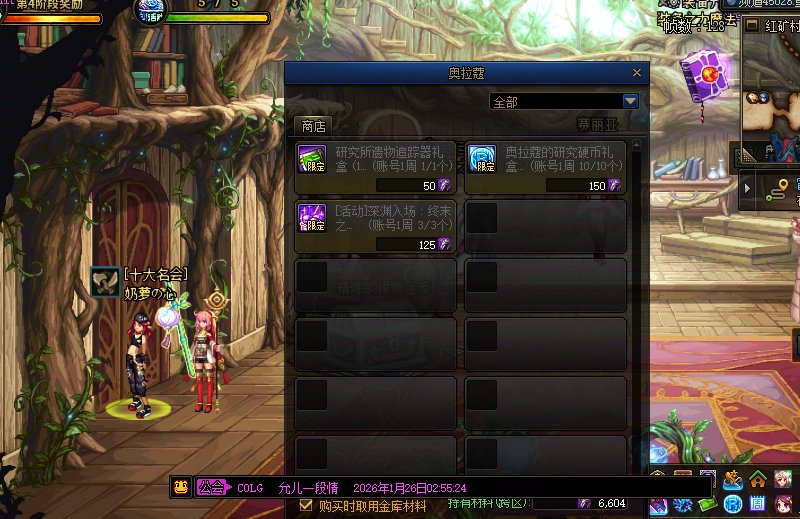
Task: Open the 周 weekly calendar icon
Action: 758,503
